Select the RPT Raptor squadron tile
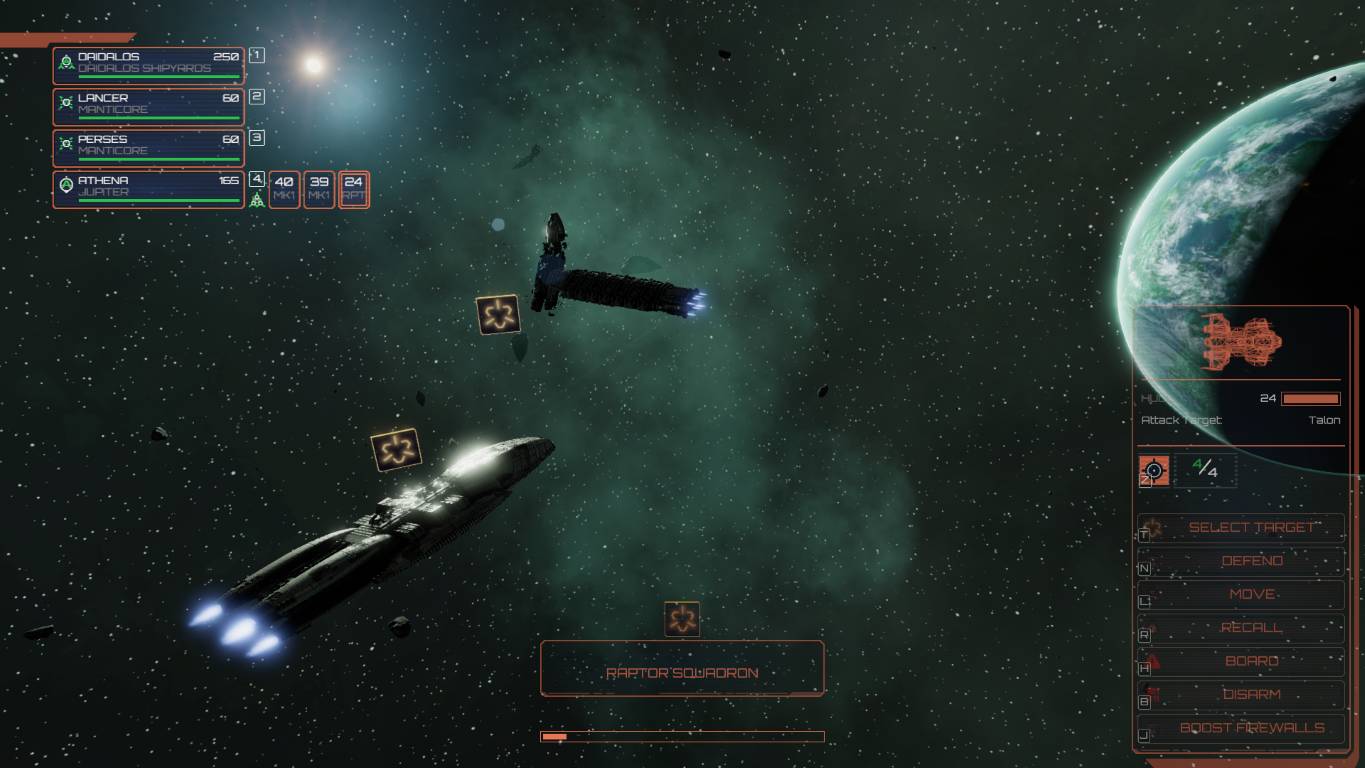This screenshot has height=768, width=1365. [354, 189]
